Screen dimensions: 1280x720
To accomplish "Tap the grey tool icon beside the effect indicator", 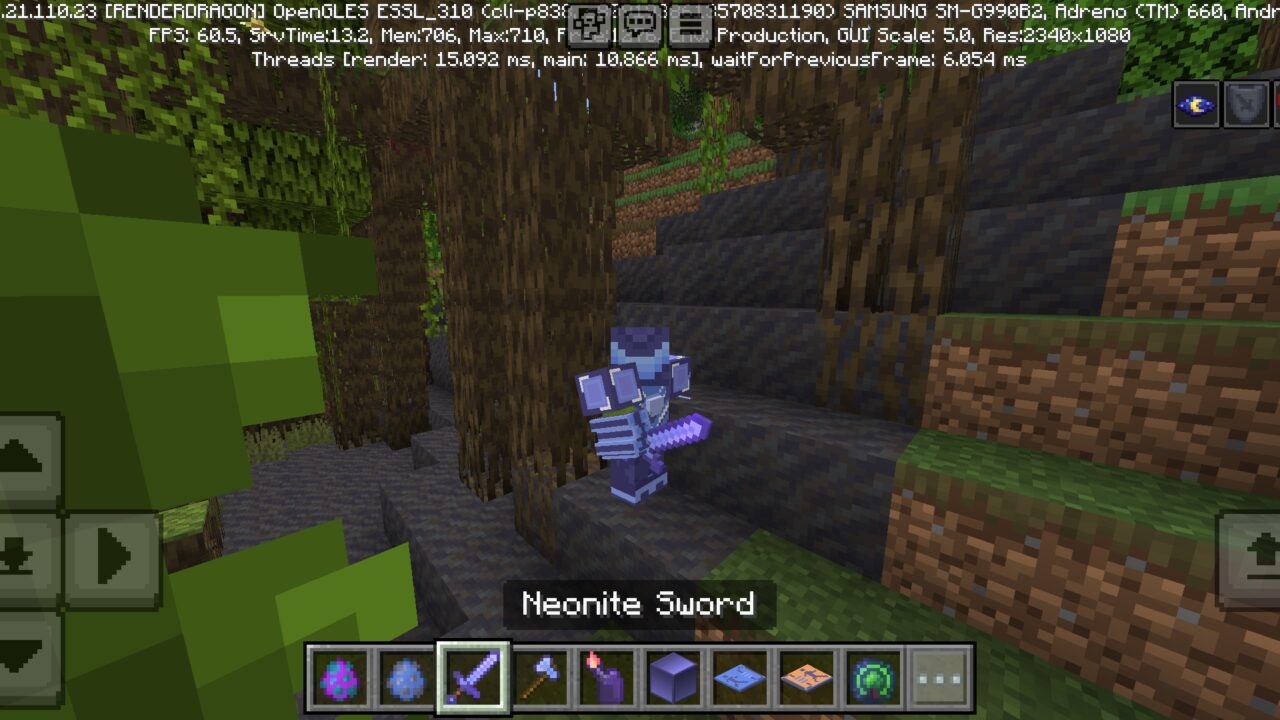I will 1244,104.
